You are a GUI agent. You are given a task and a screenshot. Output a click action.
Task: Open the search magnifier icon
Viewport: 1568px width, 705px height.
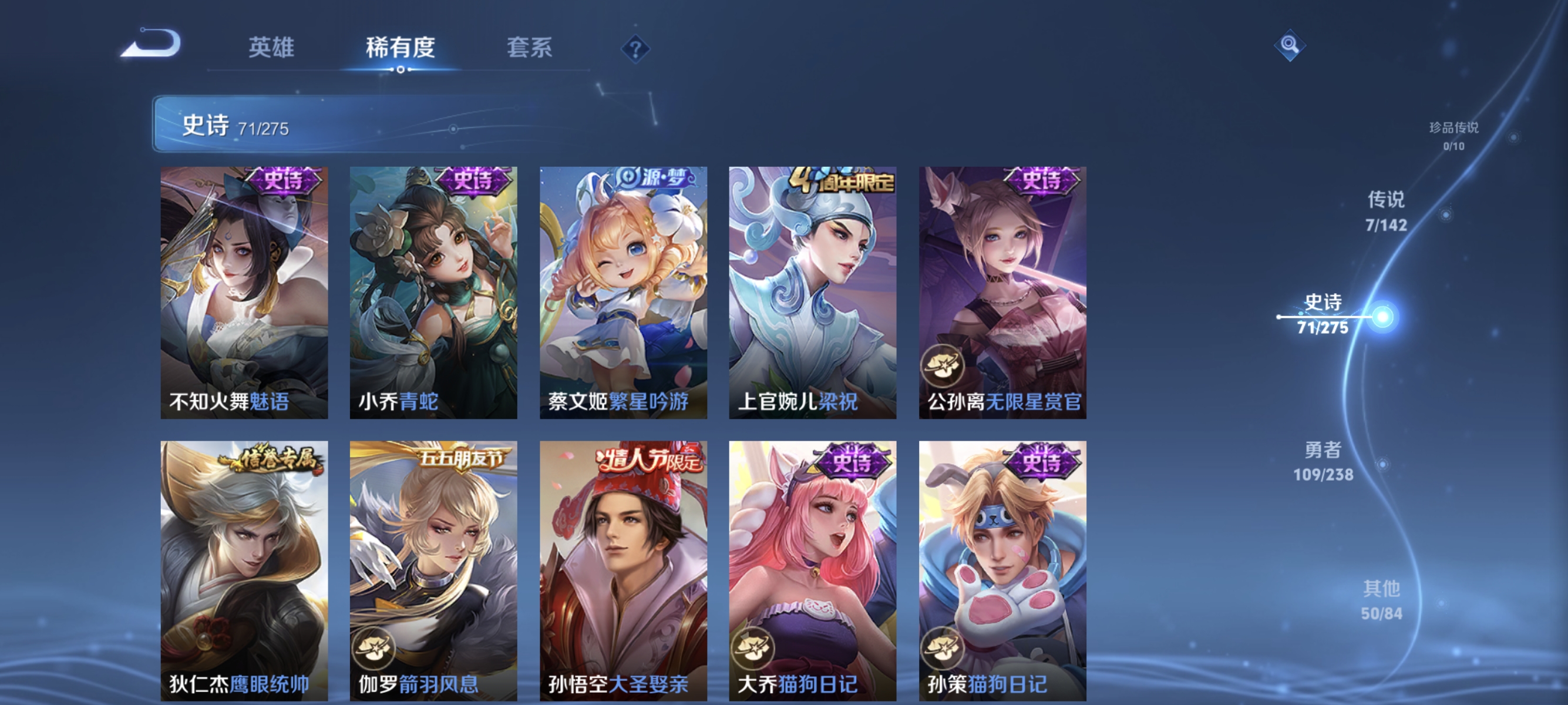tap(1290, 45)
